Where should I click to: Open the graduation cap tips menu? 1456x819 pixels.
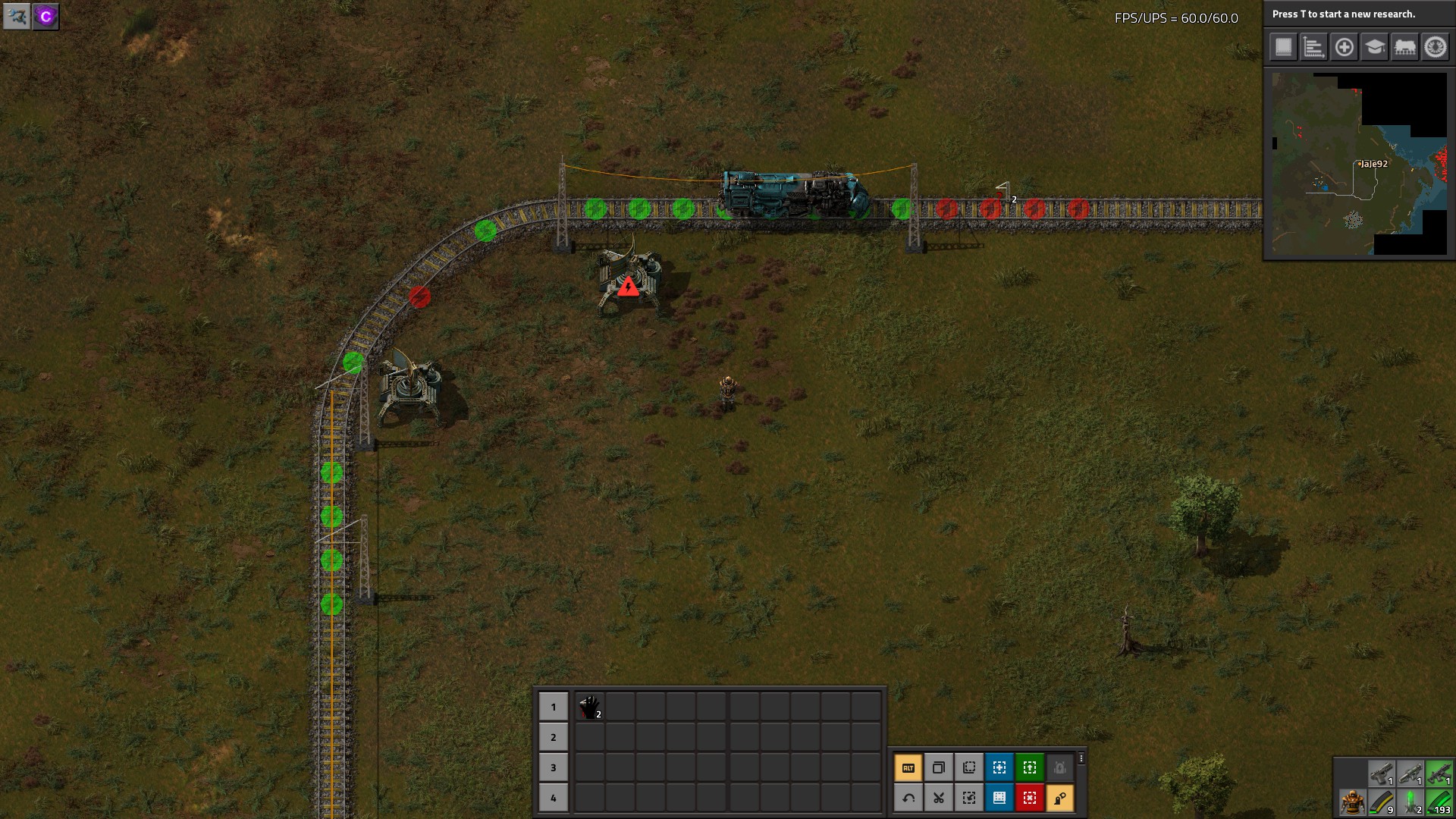pos(1374,47)
